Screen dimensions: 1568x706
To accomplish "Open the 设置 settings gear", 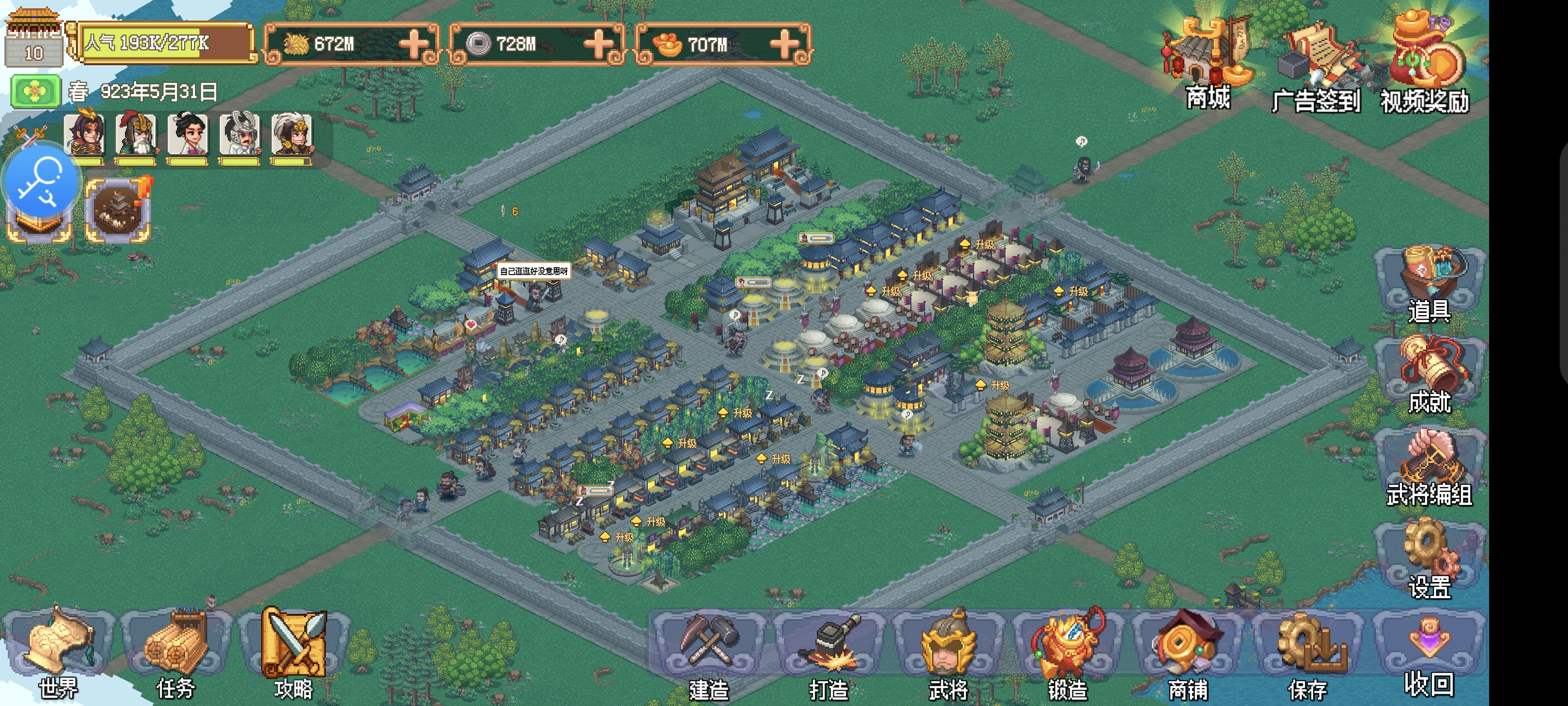I will pos(1429,557).
